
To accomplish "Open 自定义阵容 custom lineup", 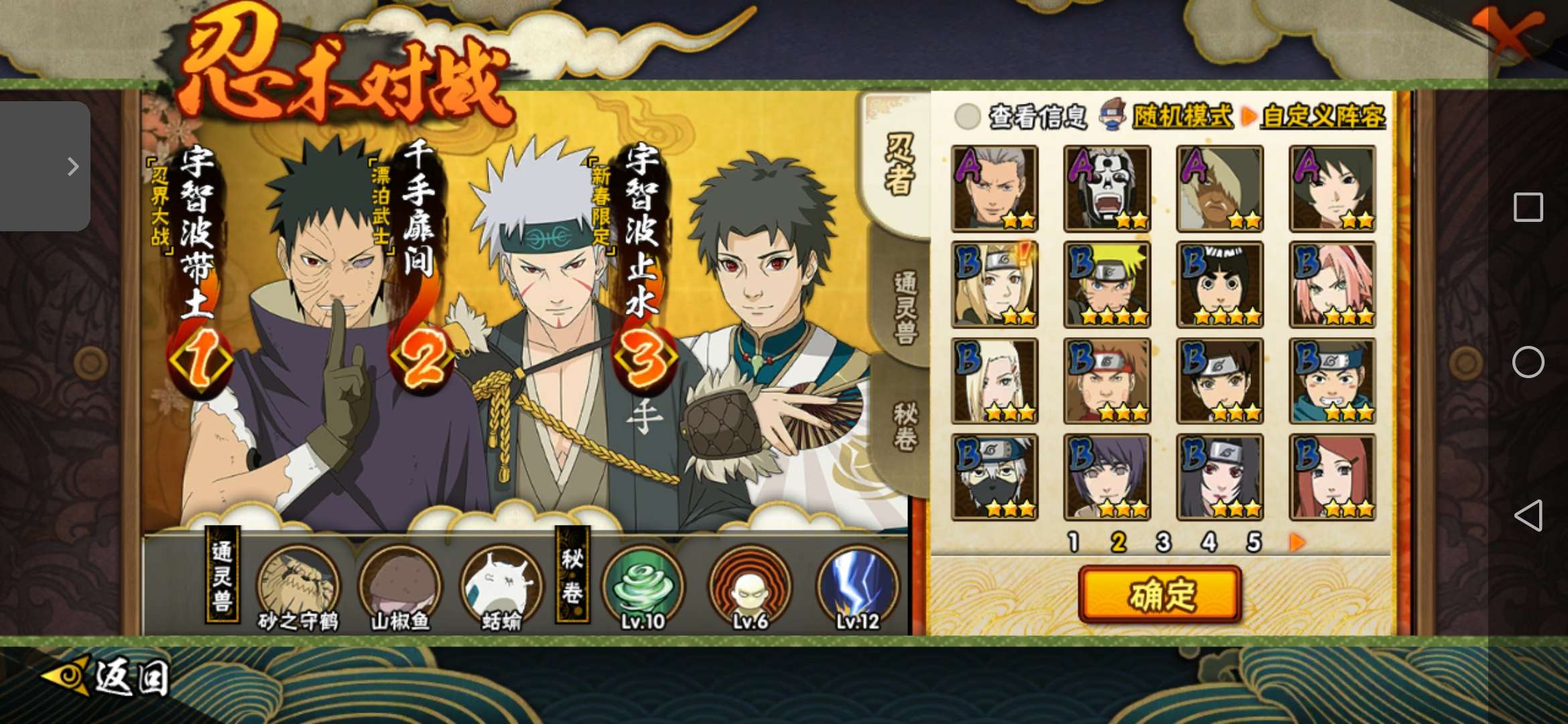I will [x=1323, y=116].
